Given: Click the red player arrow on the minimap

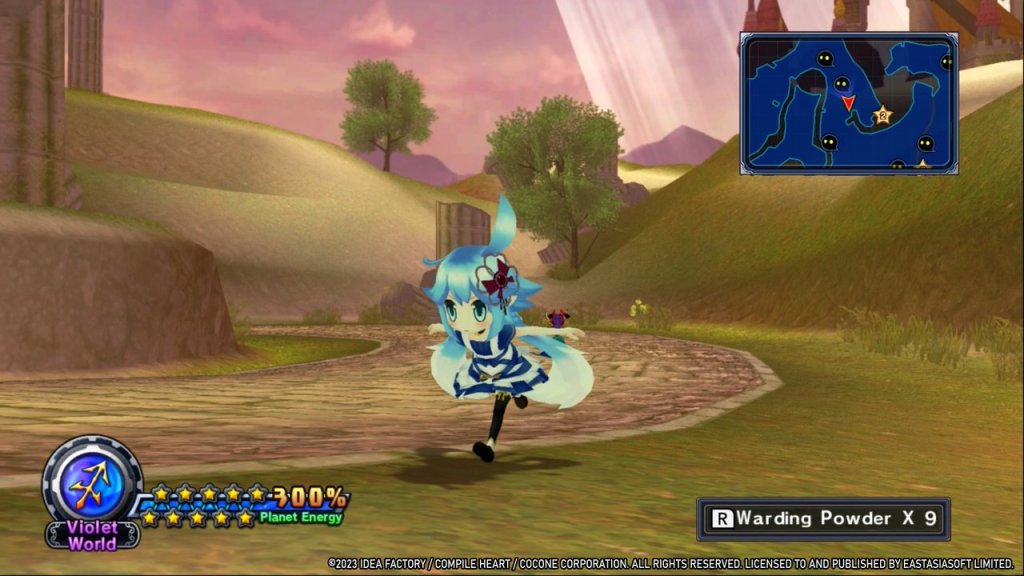Looking at the screenshot, I should coord(848,102).
